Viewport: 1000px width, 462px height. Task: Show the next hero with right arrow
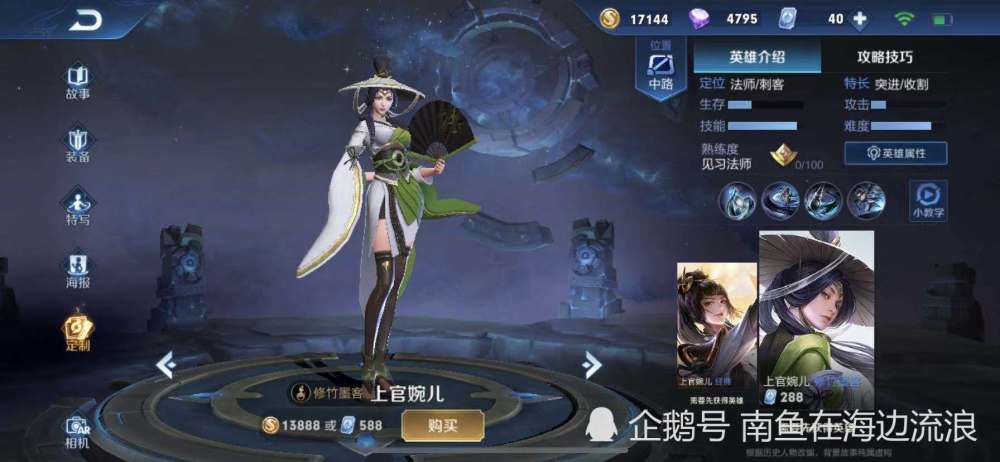[592, 364]
